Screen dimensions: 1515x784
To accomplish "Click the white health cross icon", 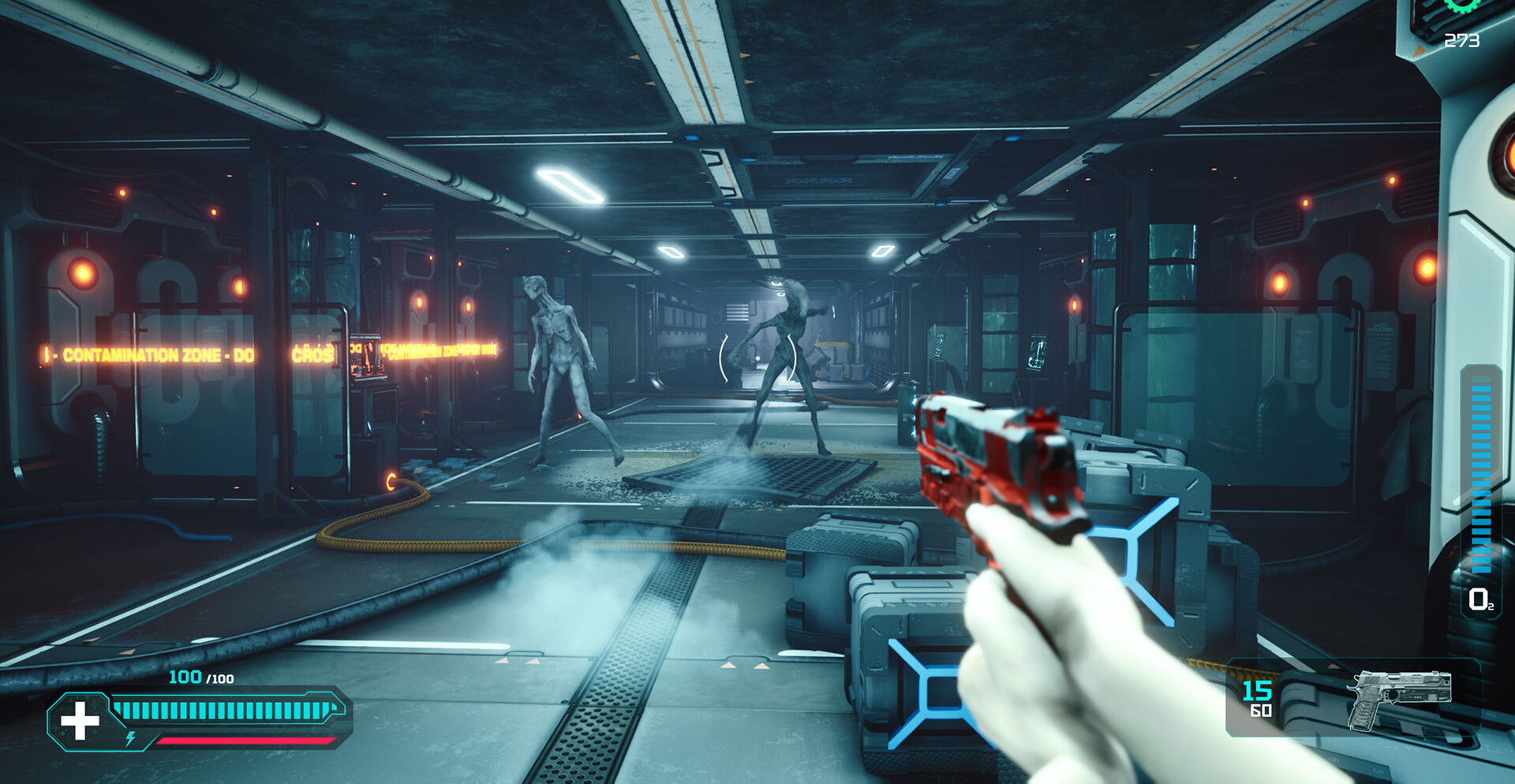I will pyautogui.click(x=80, y=721).
